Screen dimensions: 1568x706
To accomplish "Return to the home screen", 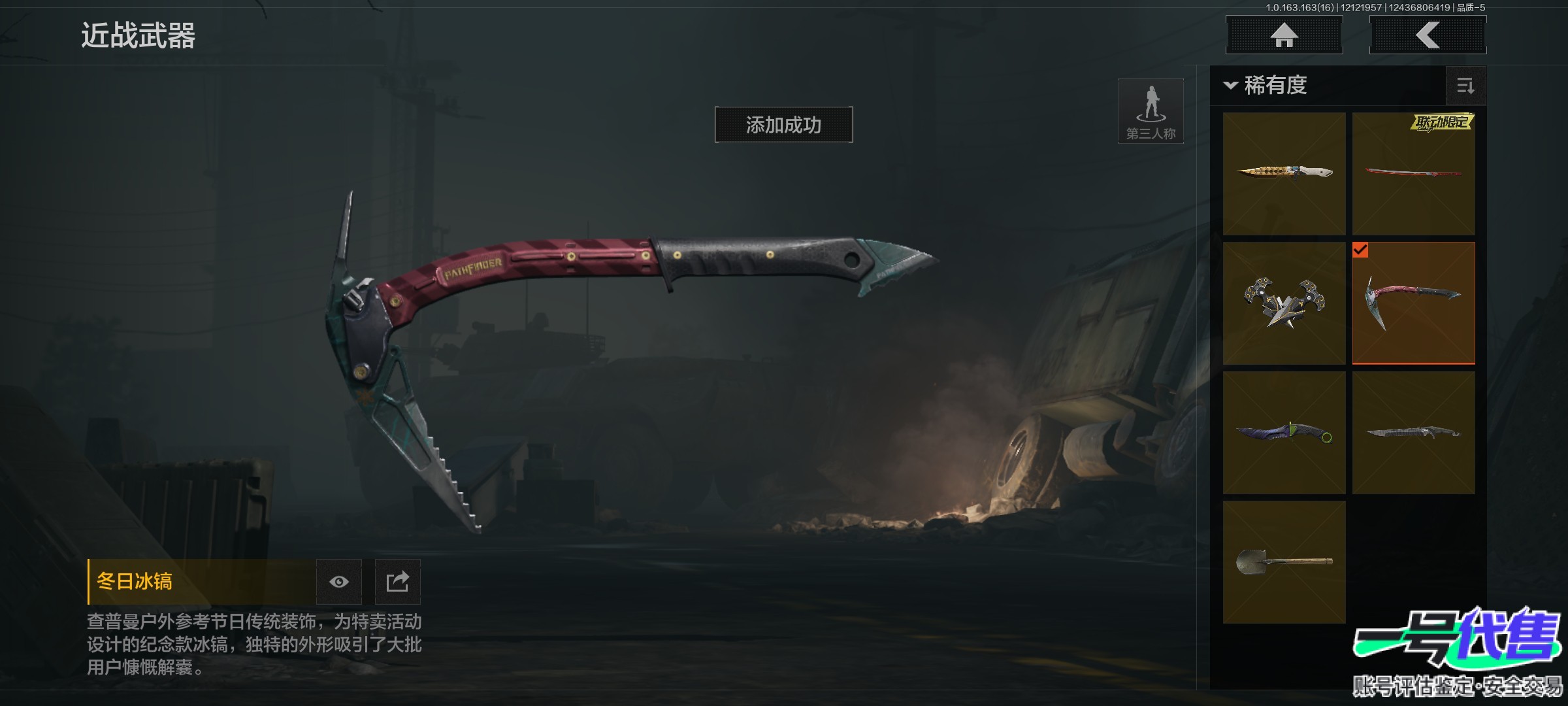I will tap(1284, 35).
